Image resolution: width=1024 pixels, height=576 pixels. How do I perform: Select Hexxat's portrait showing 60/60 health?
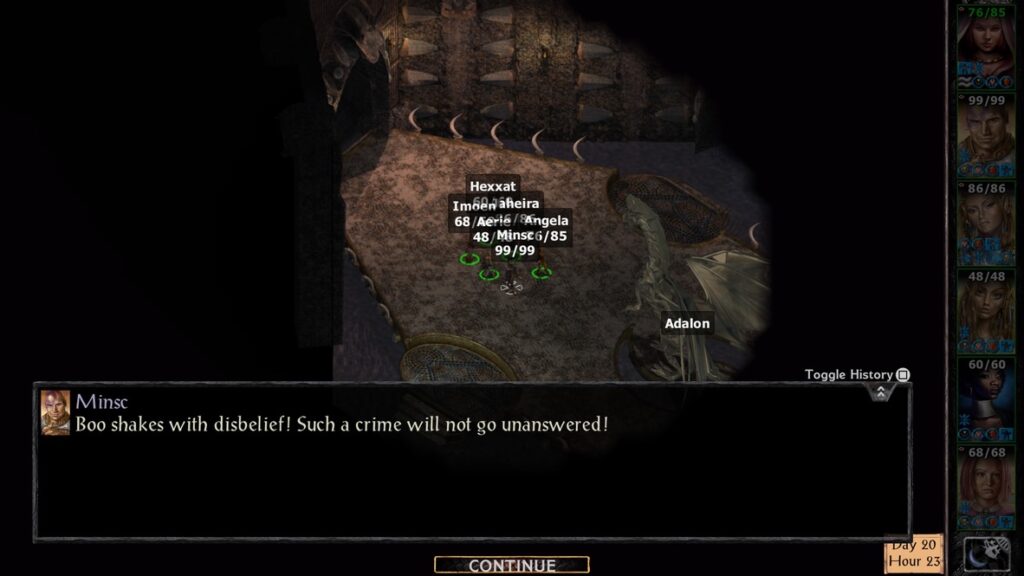(986, 398)
